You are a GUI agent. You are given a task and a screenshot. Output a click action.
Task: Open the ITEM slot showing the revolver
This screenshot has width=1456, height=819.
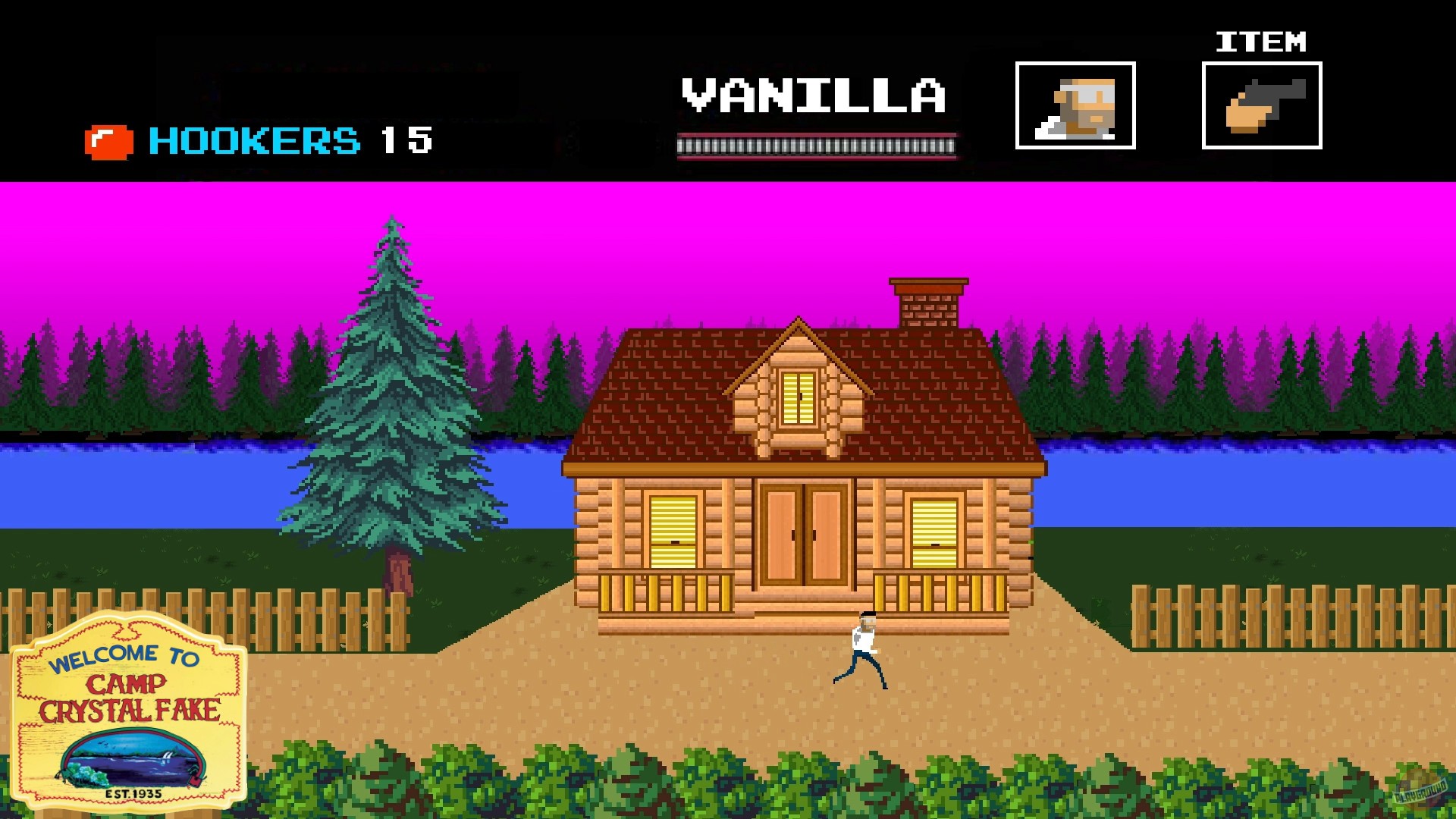1261,107
